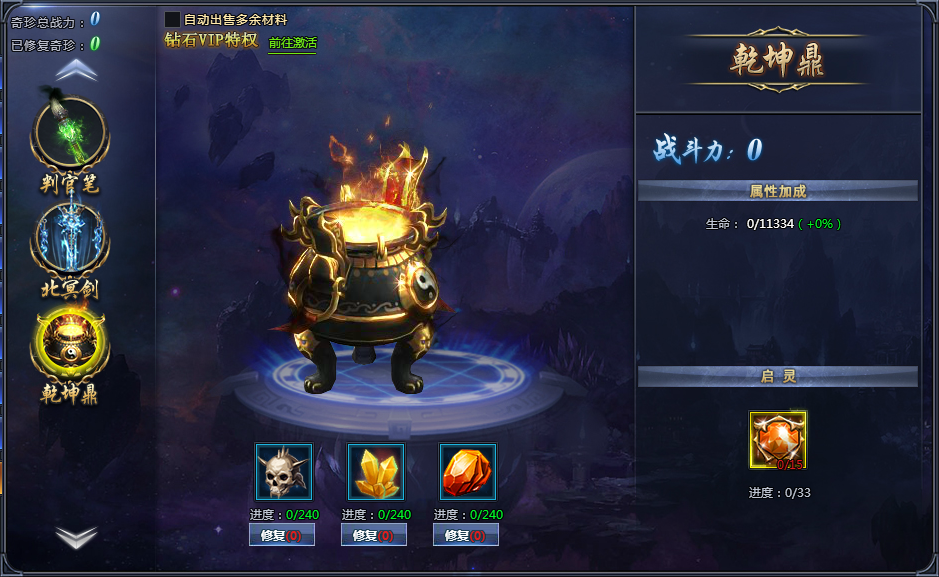Open the 前往激活 VIP activation link
This screenshot has height=577, width=939.
pyautogui.click(x=292, y=43)
